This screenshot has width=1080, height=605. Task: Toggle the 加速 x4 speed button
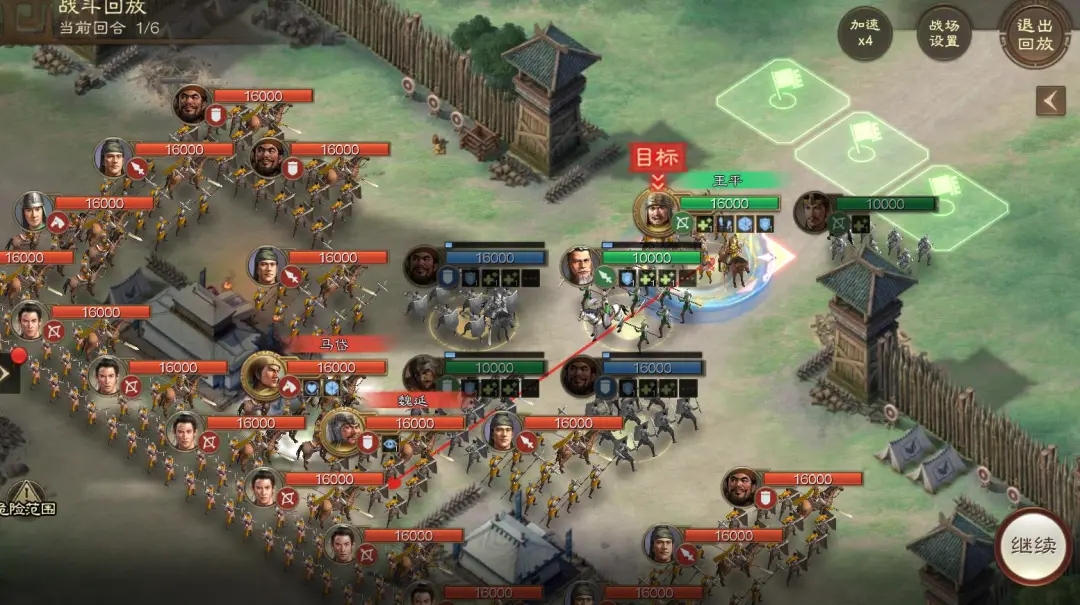pos(865,34)
